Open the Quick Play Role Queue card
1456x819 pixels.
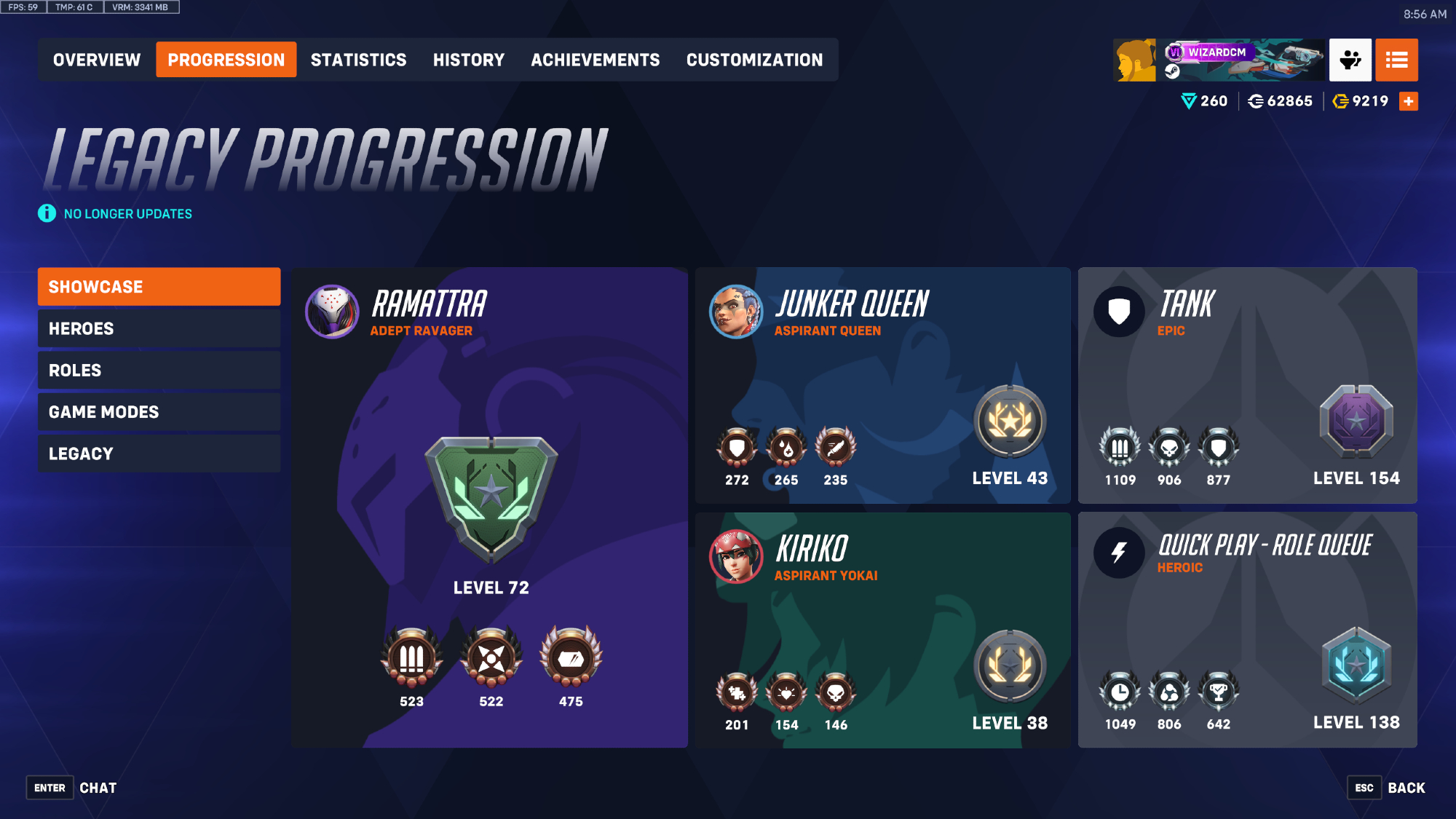(x=1247, y=630)
